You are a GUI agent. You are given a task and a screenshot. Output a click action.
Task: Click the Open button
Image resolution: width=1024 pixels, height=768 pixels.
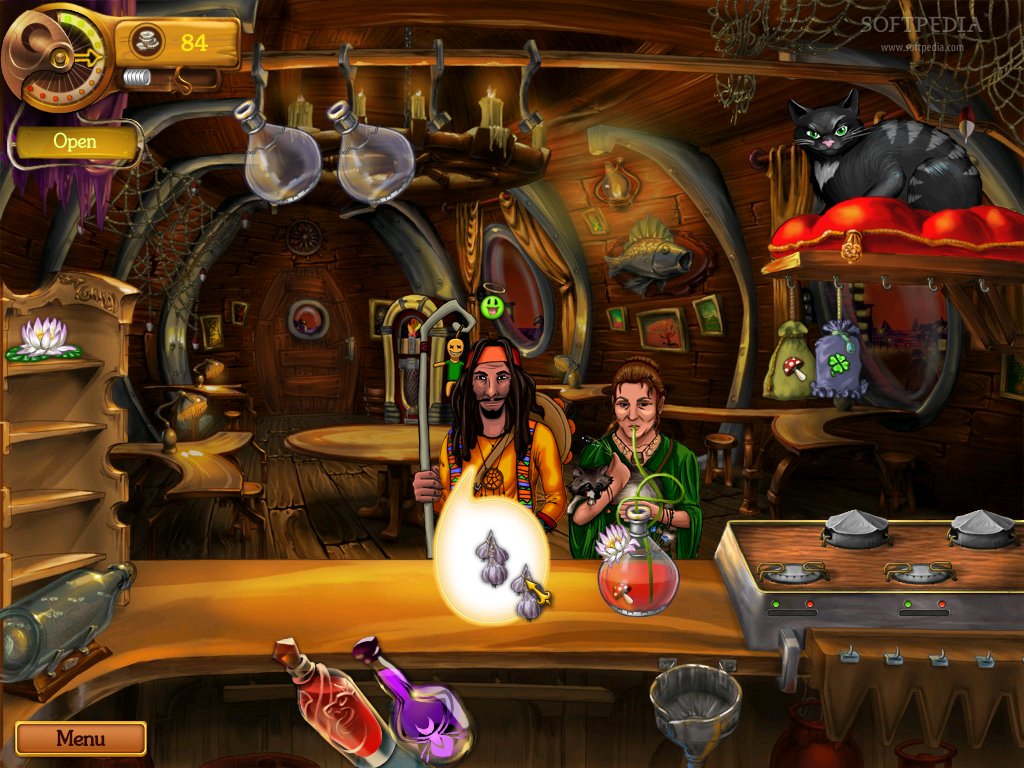pyautogui.click(x=75, y=142)
